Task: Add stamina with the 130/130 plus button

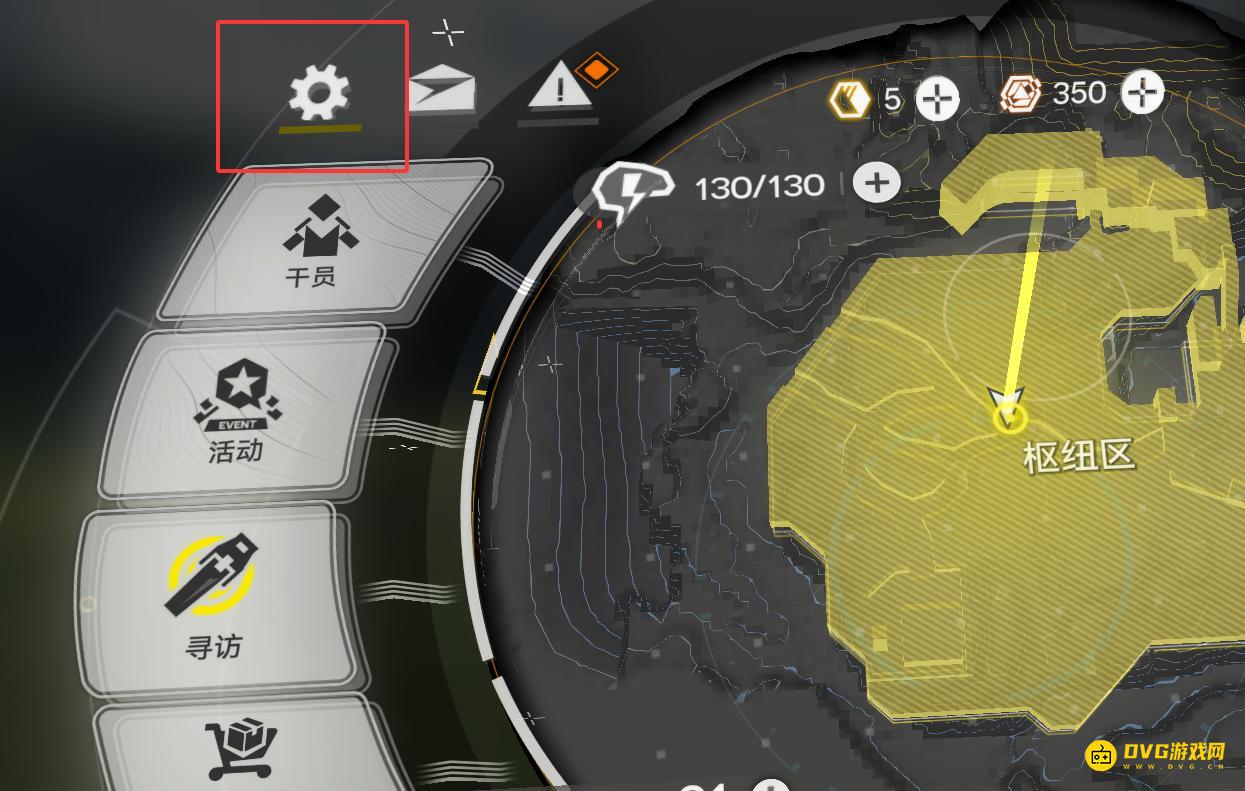Action: [x=877, y=183]
